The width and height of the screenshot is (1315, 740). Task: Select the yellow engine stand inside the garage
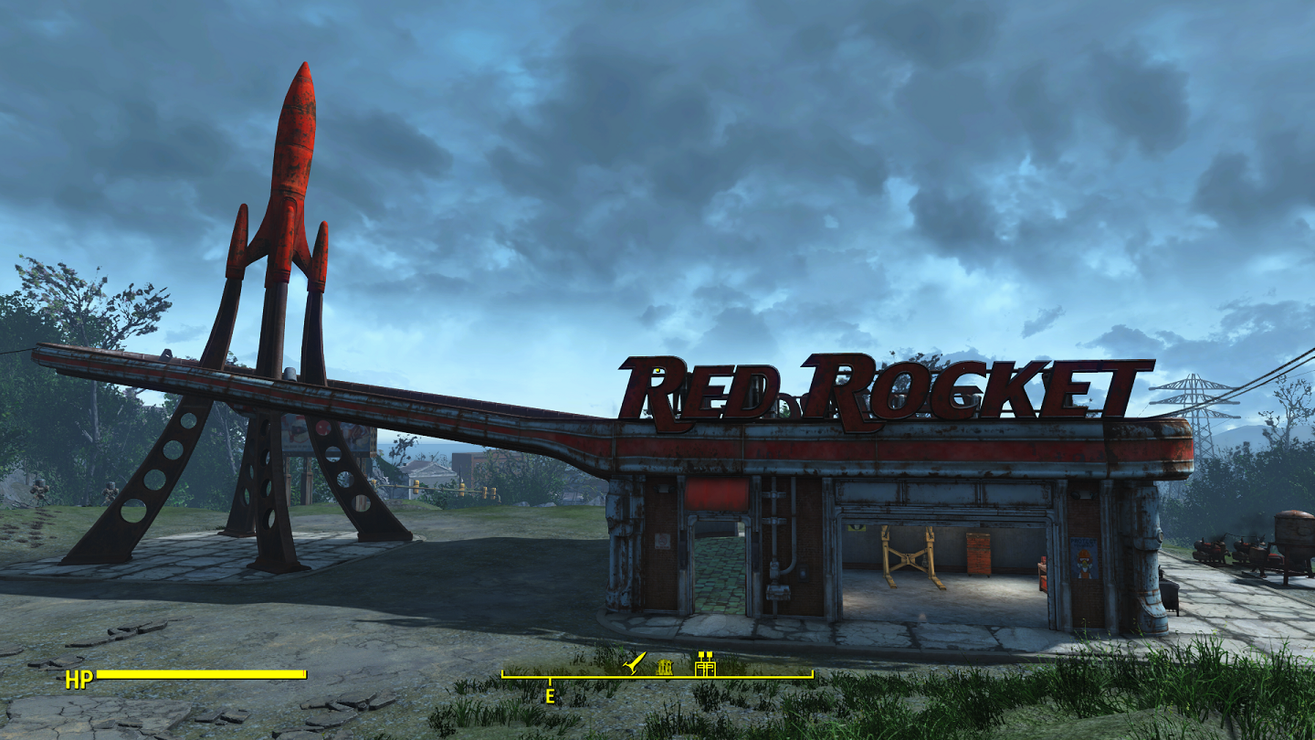click(908, 557)
